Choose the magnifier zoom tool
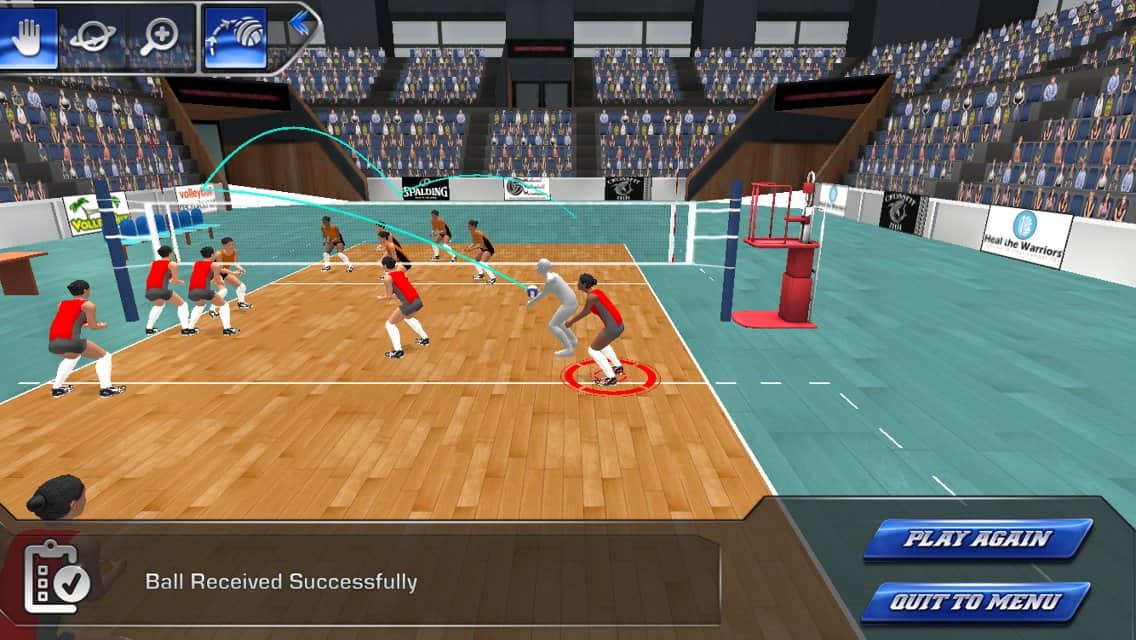This screenshot has width=1136, height=640. [161, 38]
